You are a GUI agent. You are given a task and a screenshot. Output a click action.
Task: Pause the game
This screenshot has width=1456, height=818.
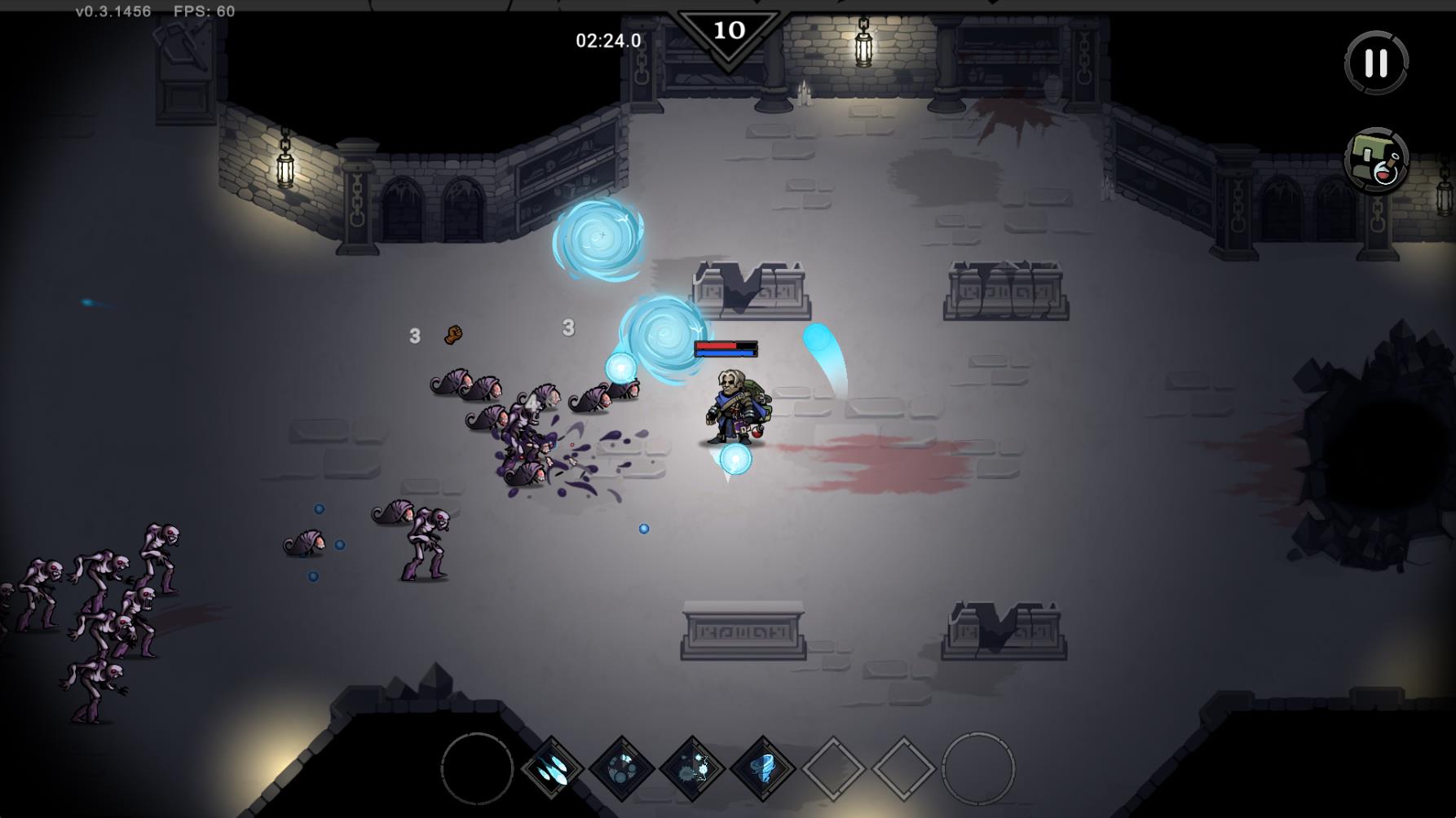tap(1376, 63)
